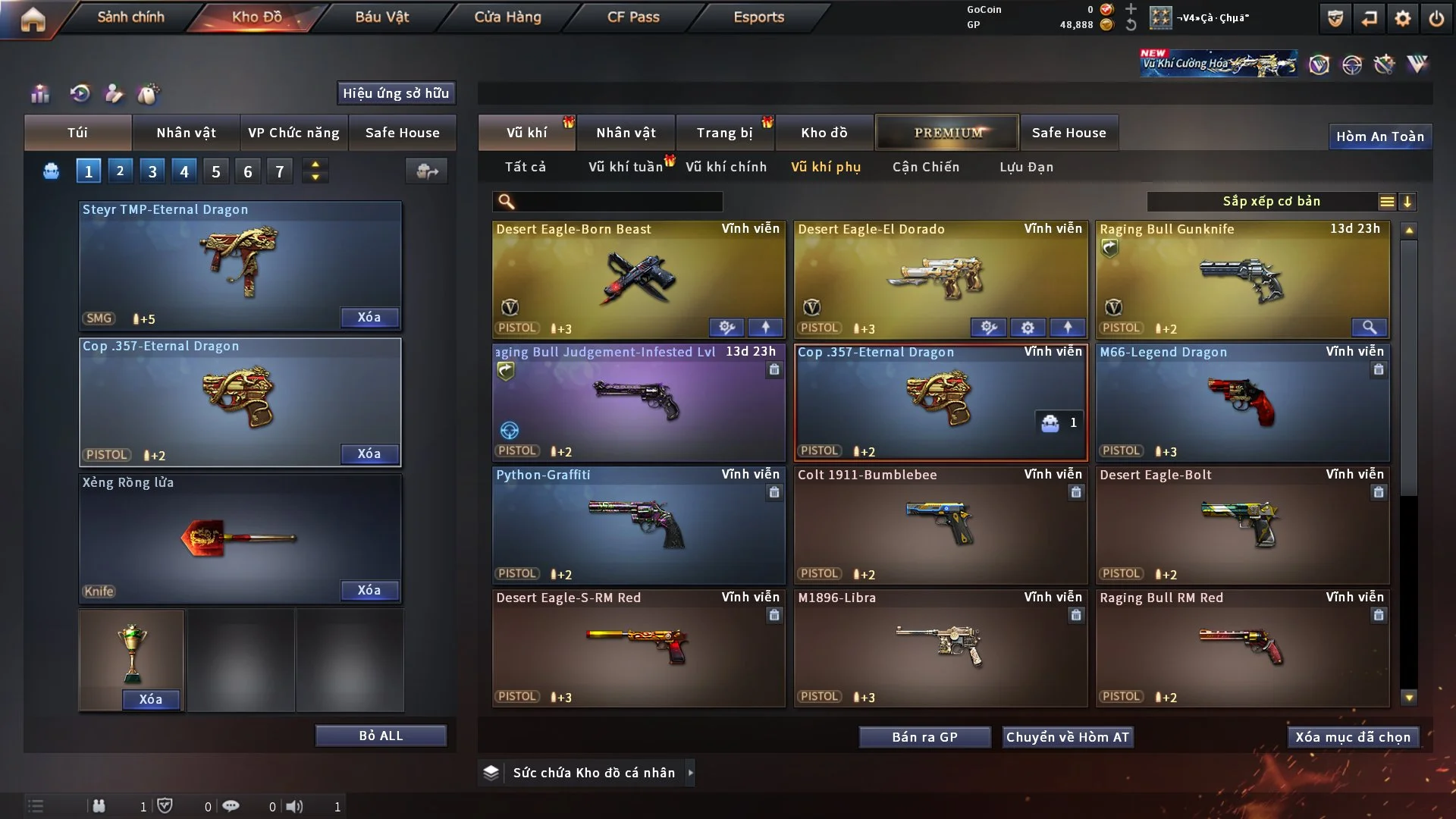The image size is (1456, 819).
Task: Focus the inventory search field
Action: (x=618, y=202)
